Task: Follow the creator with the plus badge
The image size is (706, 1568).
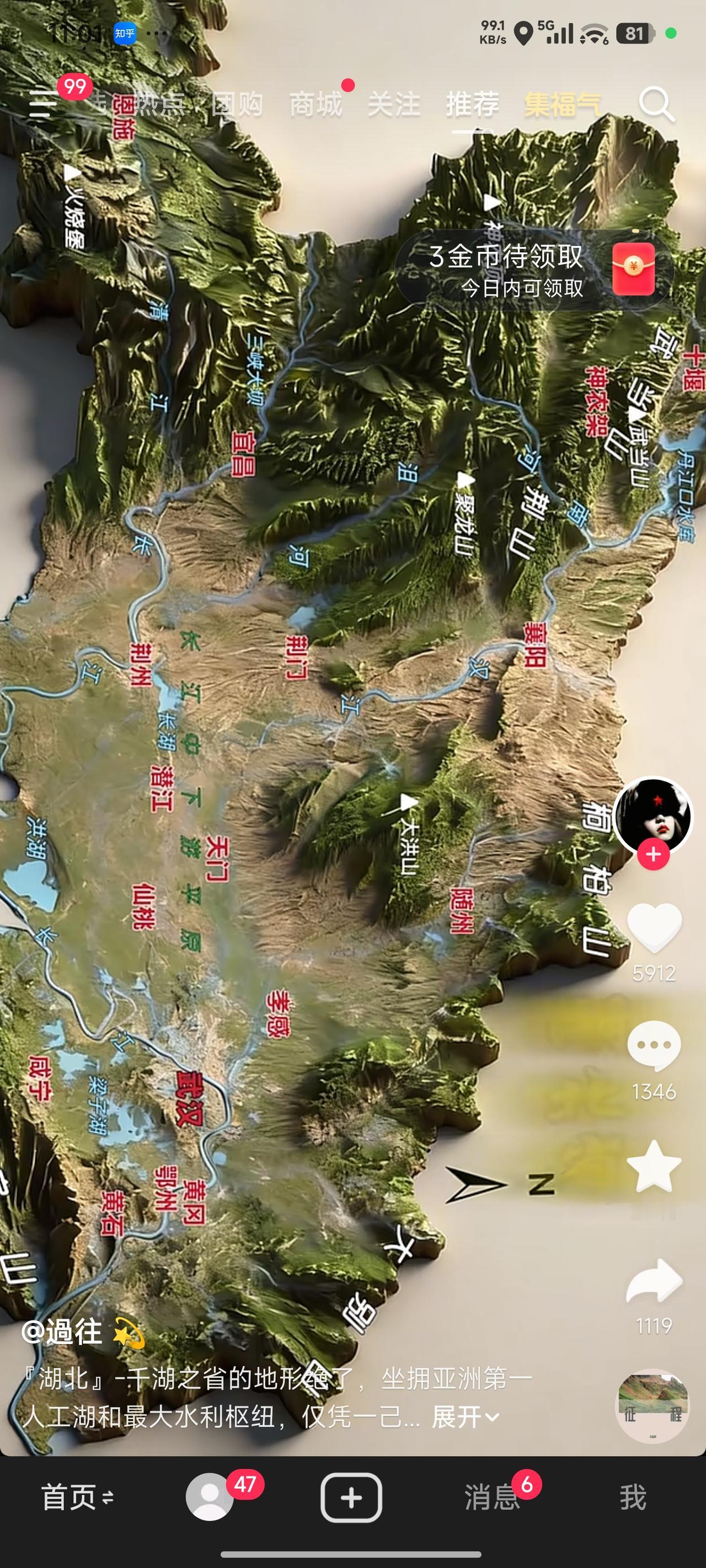Action: (x=652, y=854)
